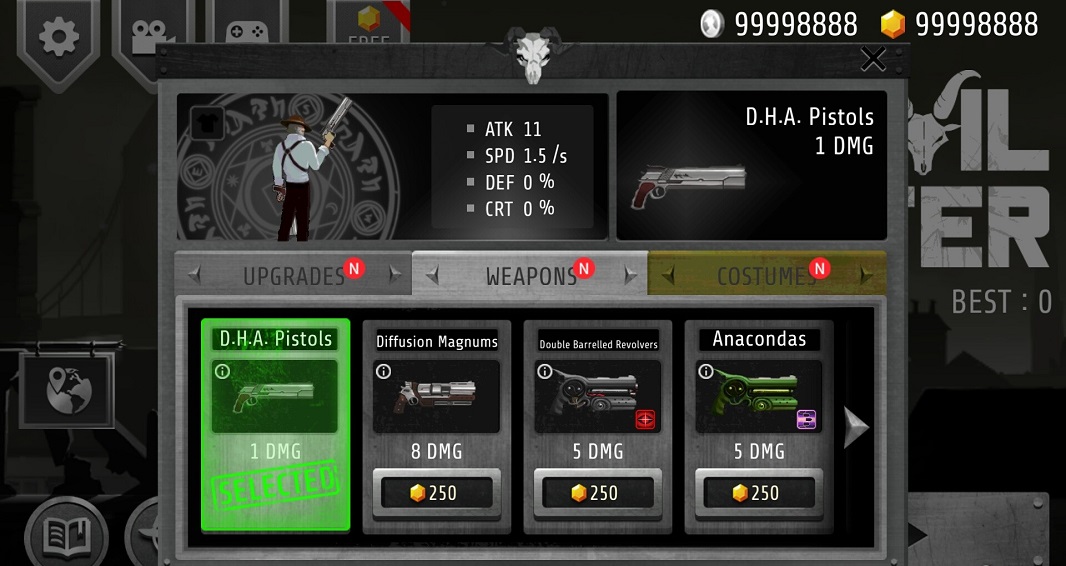Open the settings gear menu
This screenshot has width=1066, height=566.
pyautogui.click(x=59, y=36)
